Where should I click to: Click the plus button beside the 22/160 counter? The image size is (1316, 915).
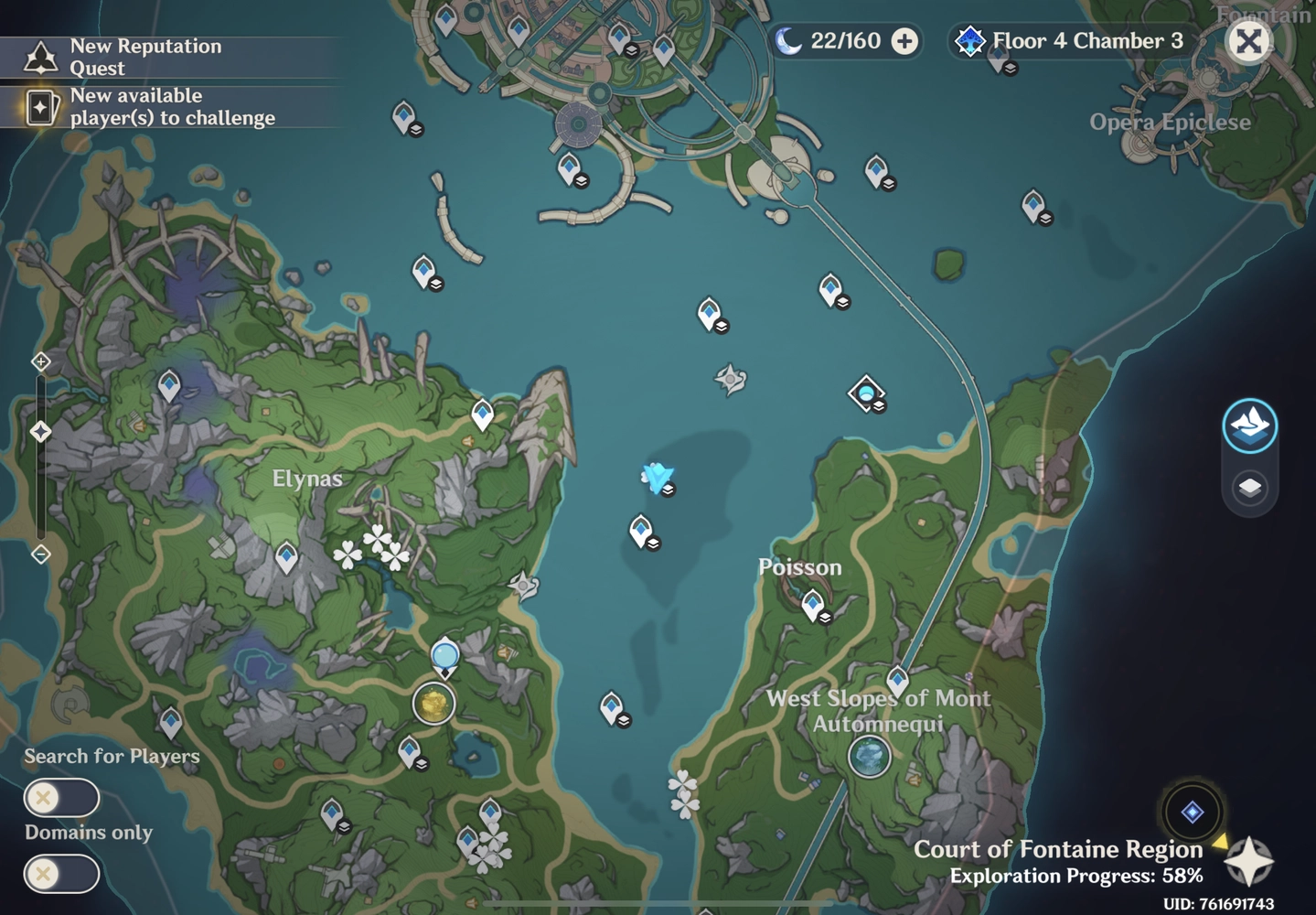coord(904,41)
